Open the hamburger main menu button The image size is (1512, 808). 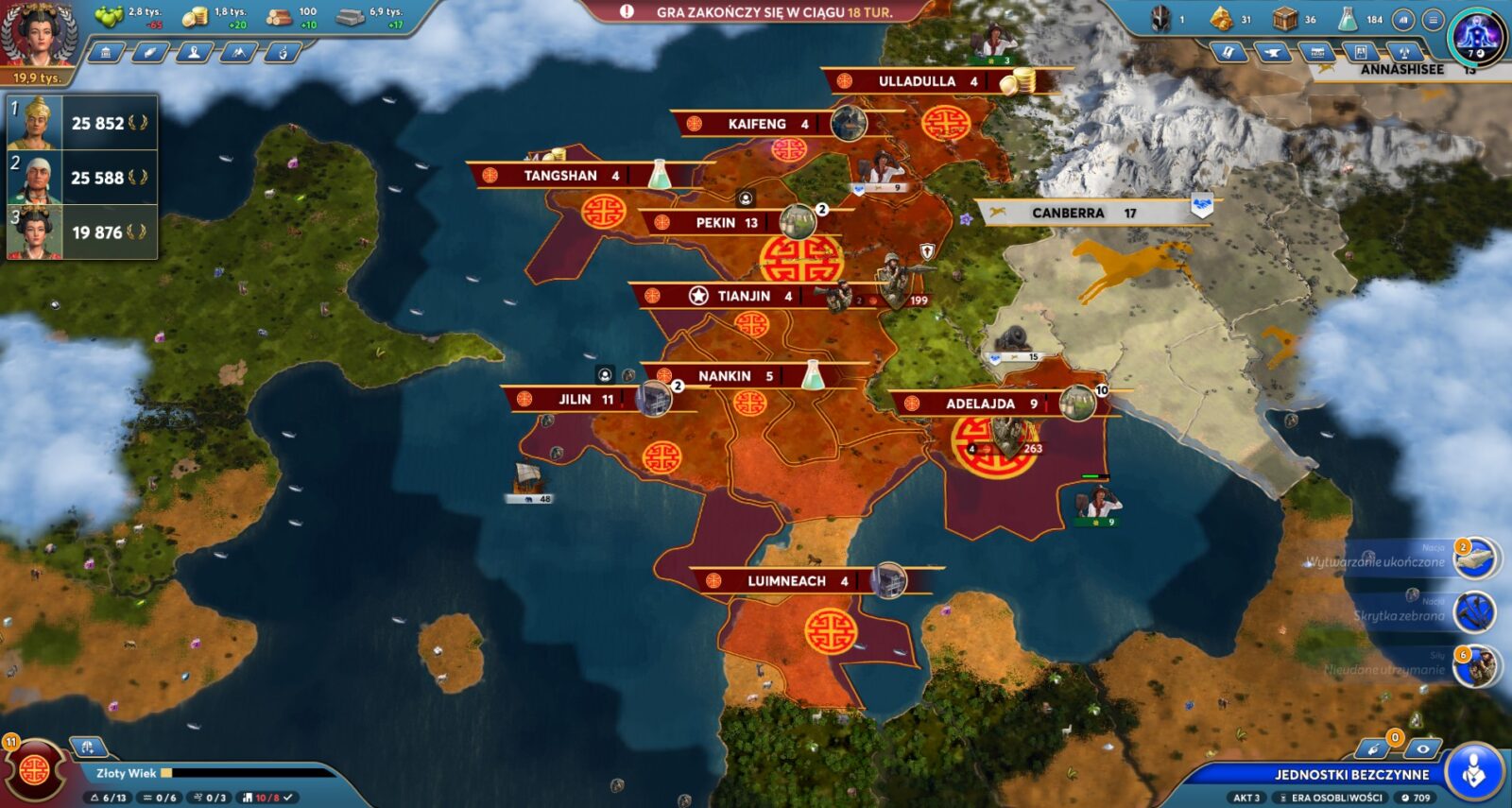(x=1433, y=19)
